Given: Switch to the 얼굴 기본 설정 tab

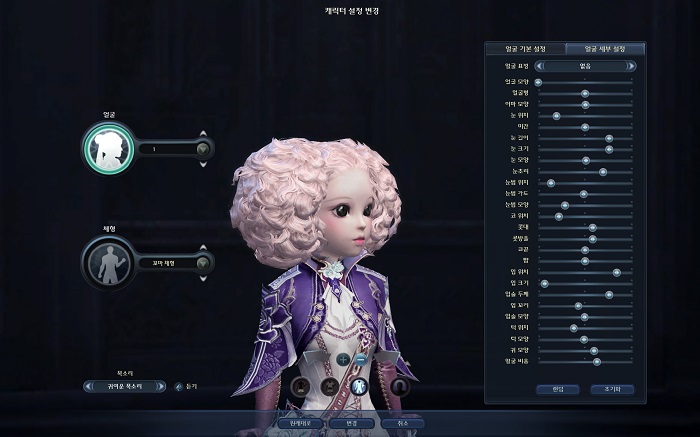Looking at the screenshot, I should point(524,48).
